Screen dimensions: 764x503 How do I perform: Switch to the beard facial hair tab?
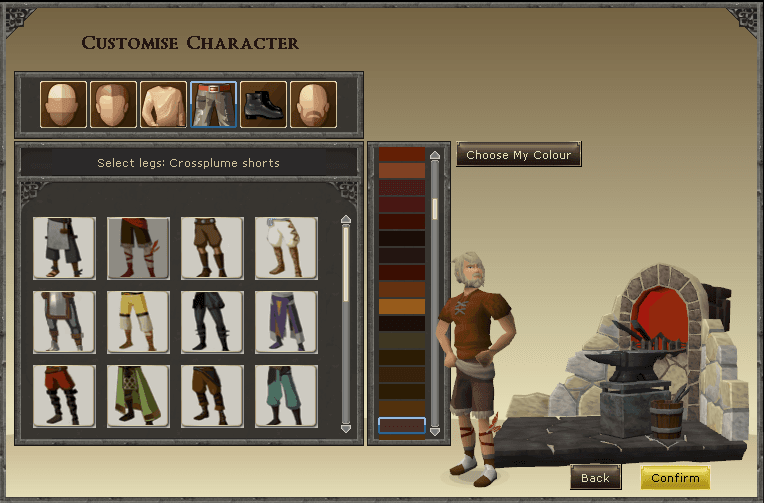[313, 105]
